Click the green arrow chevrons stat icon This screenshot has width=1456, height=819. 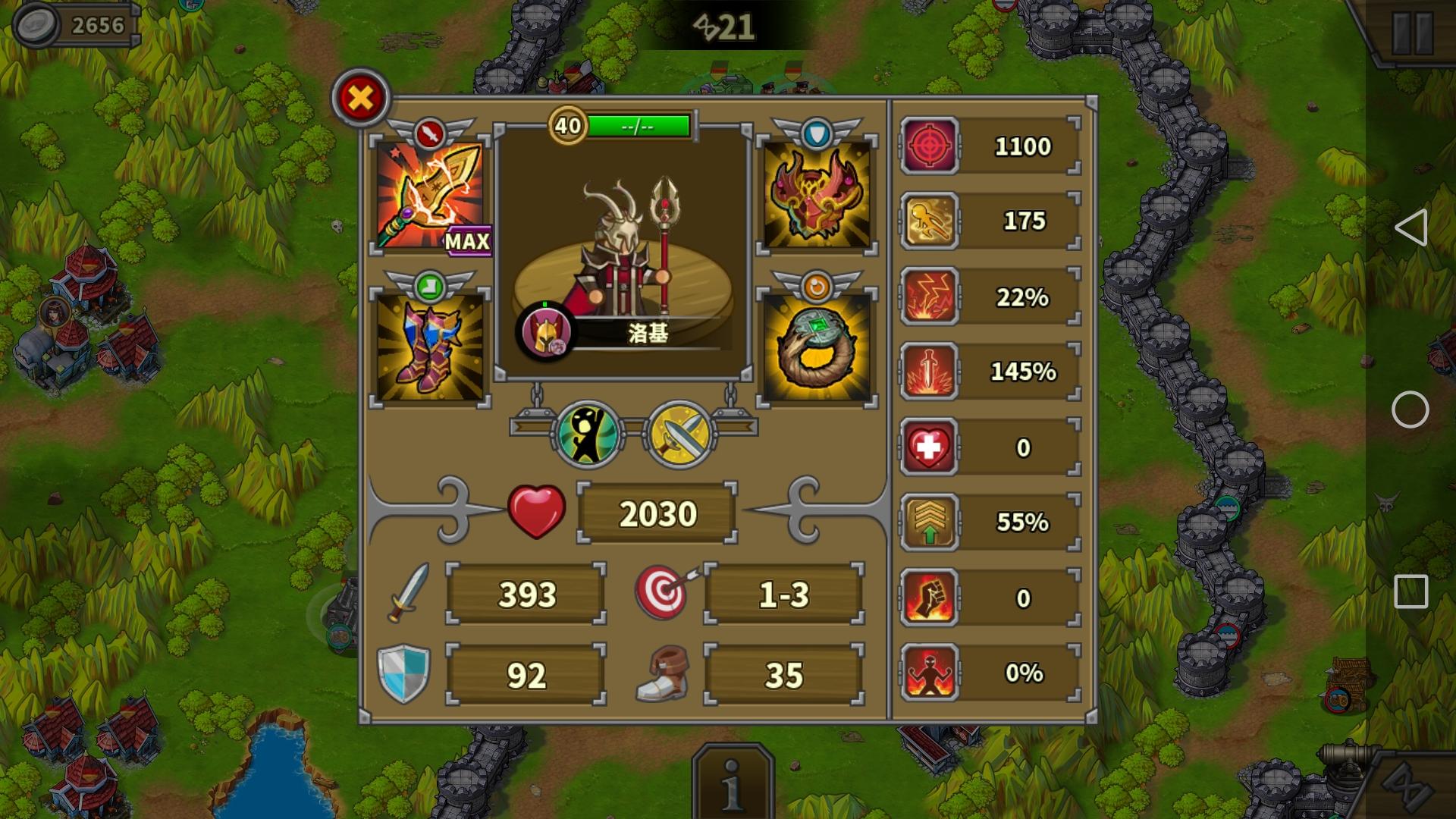pyautogui.click(x=930, y=522)
